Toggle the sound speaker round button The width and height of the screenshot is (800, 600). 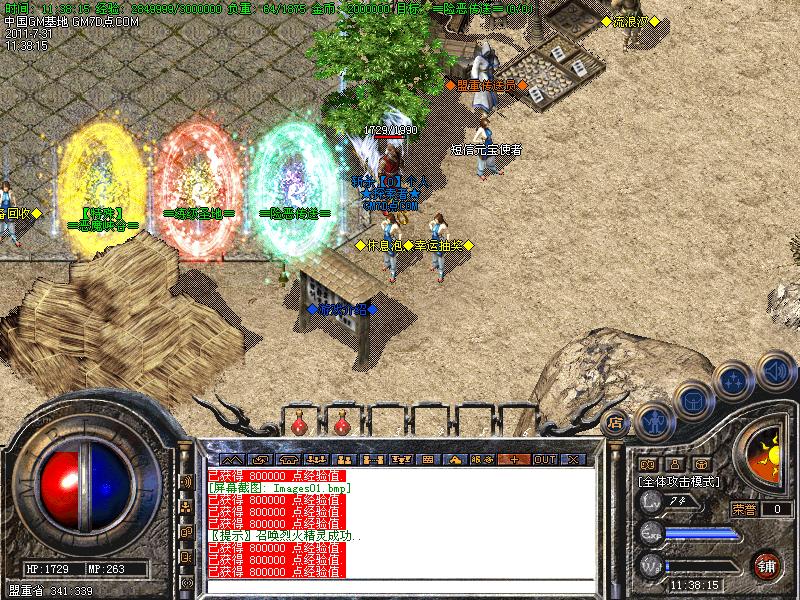coord(775,371)
